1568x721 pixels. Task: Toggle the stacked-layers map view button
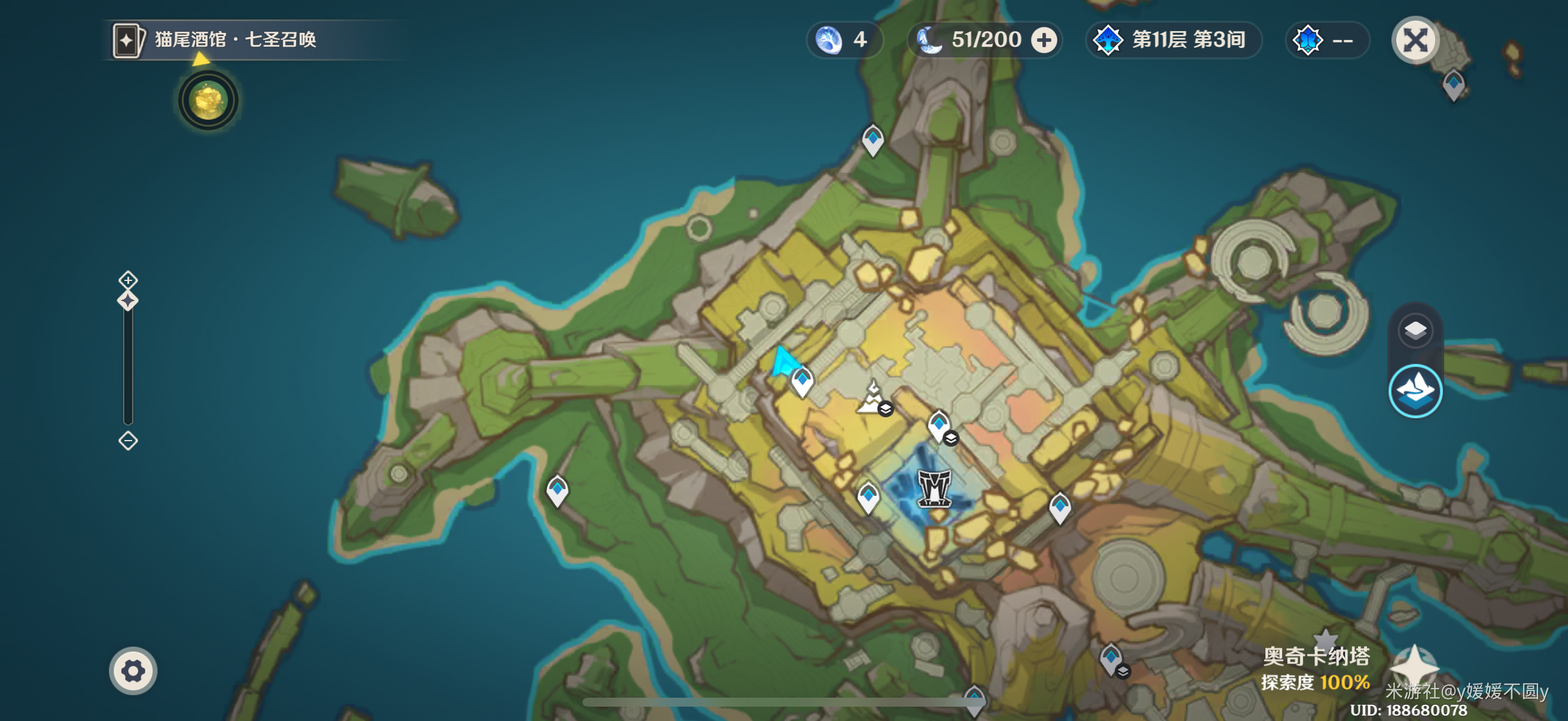pyautogui.click(x=1416, y=331)
